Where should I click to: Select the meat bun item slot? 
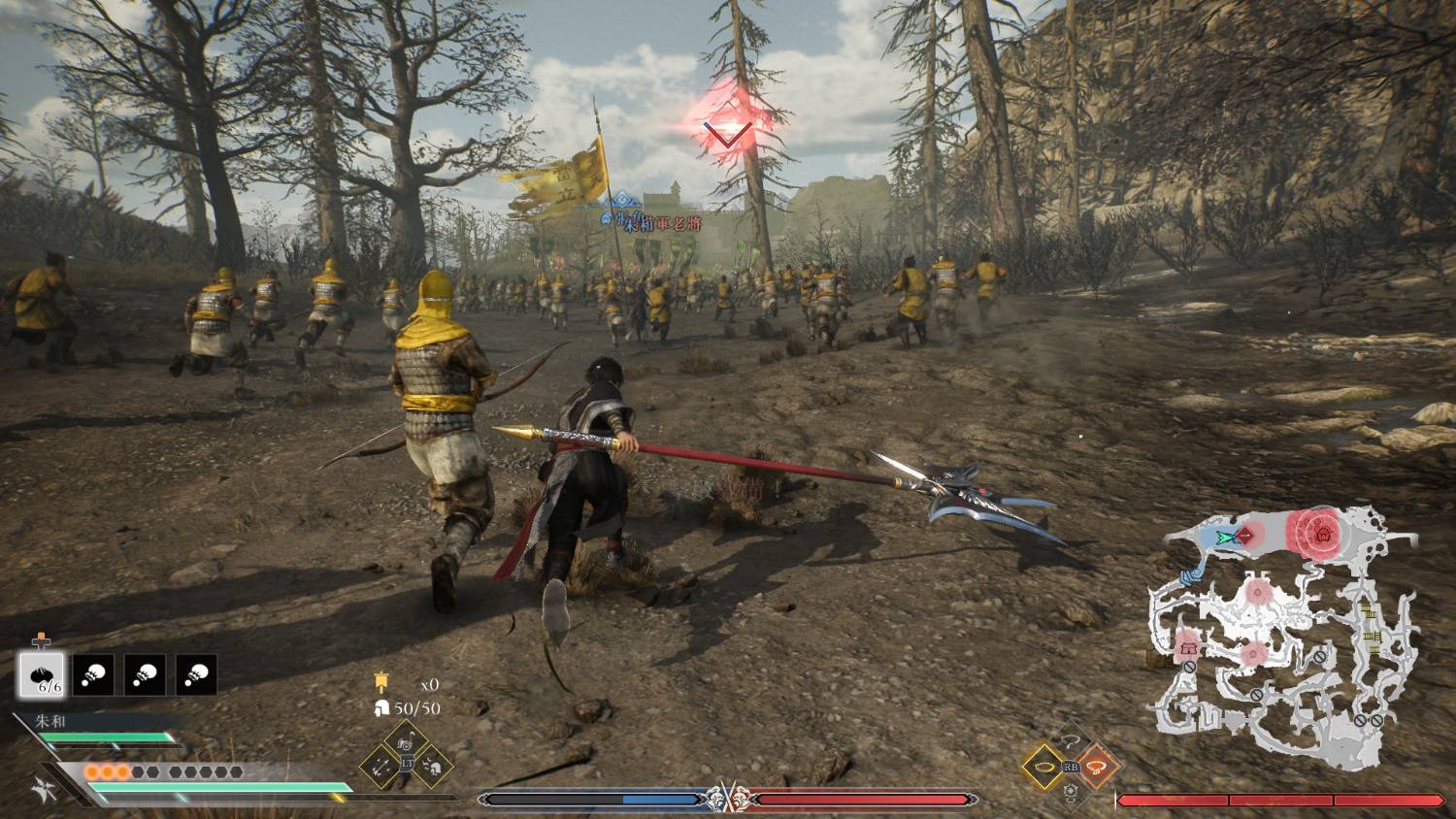[42, 674]
